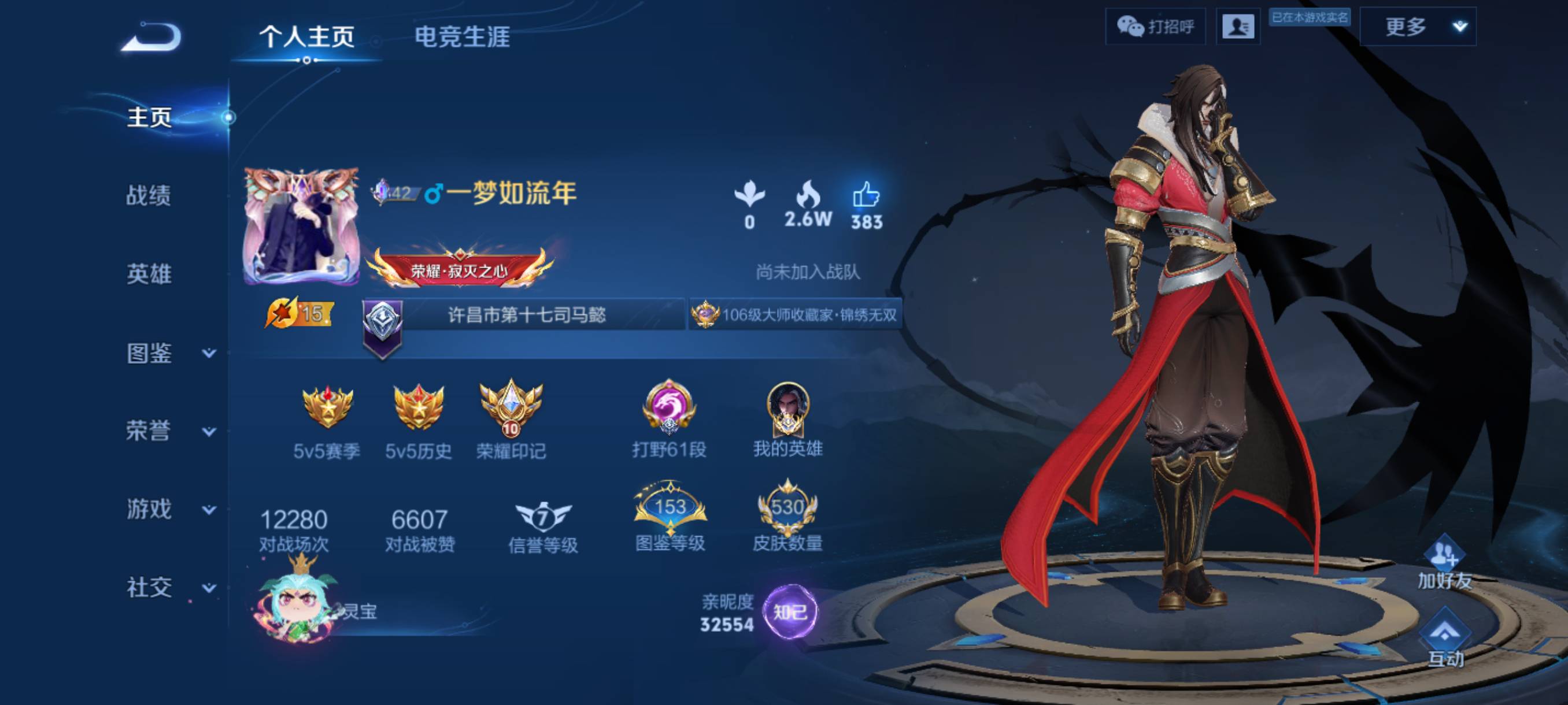Image resolution: width=1568 pixels, height=705 pixels.
Task: Open the contact card icon beside 打招呼
Action: pyautogui.click(x=1238, y=27)
